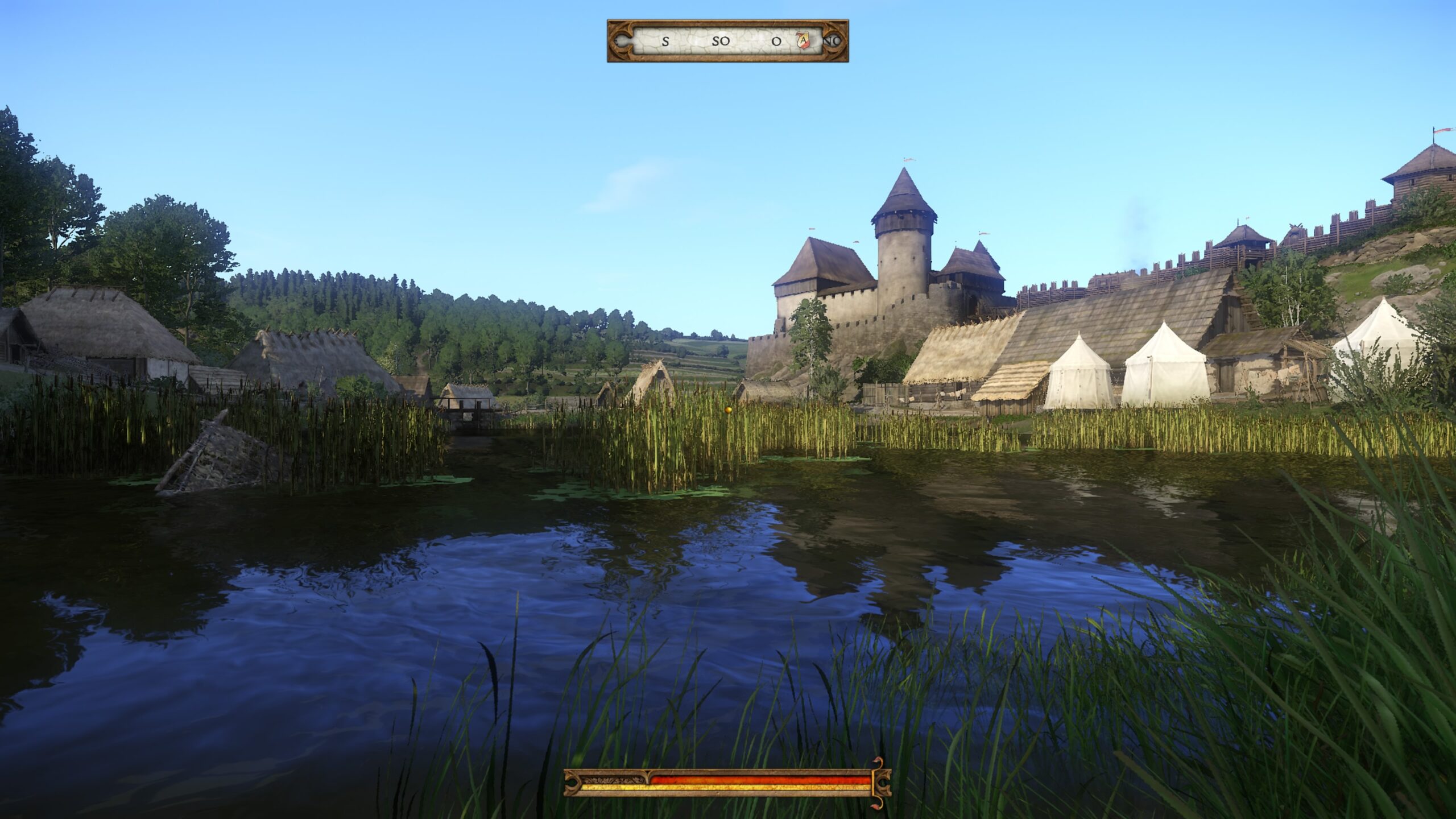1456x819 pixels.
Task: Click the 'SO' southeast label on the compass
Action: (721, 42)
